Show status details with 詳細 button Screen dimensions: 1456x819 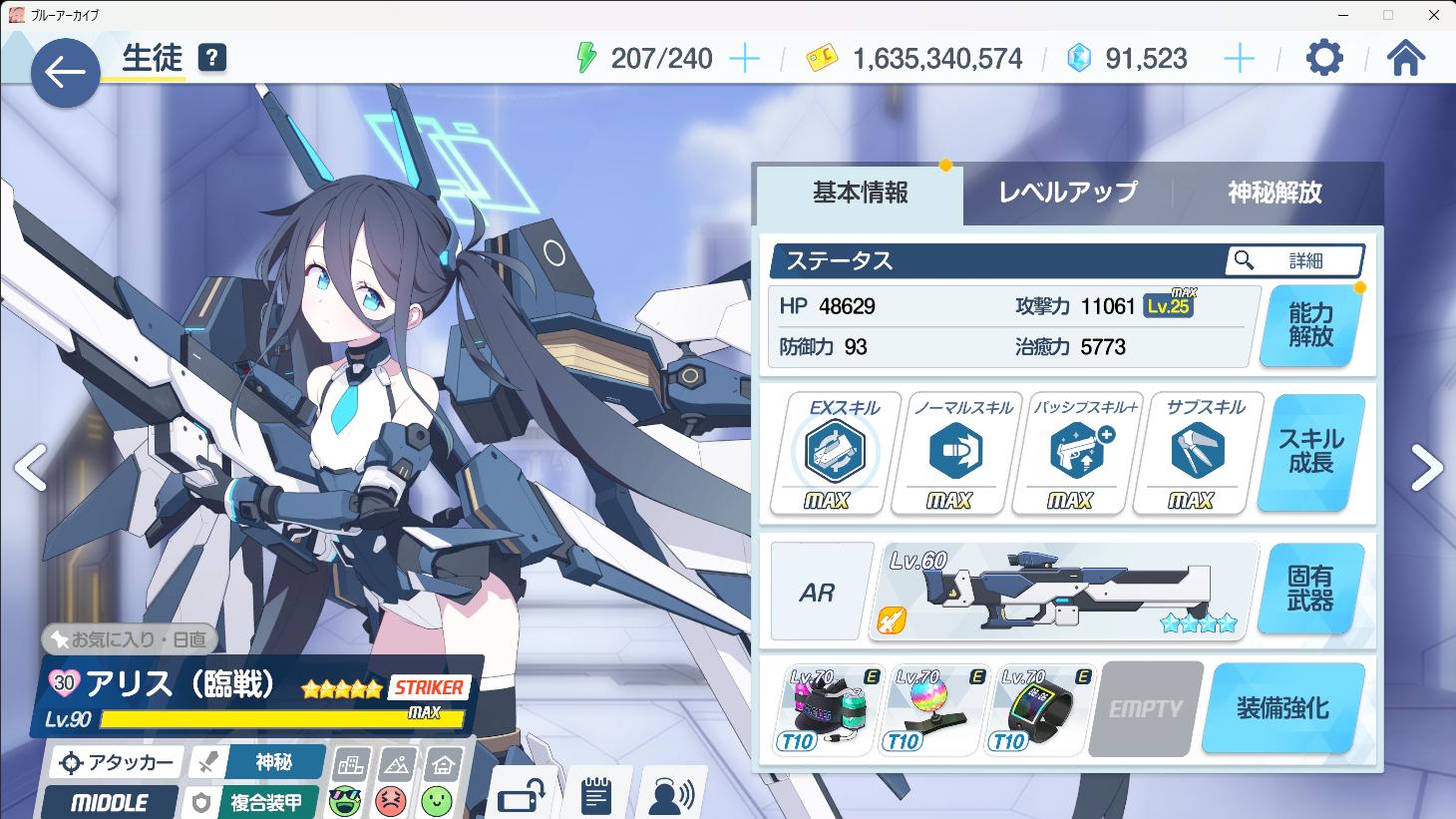tap(1294, 261)
